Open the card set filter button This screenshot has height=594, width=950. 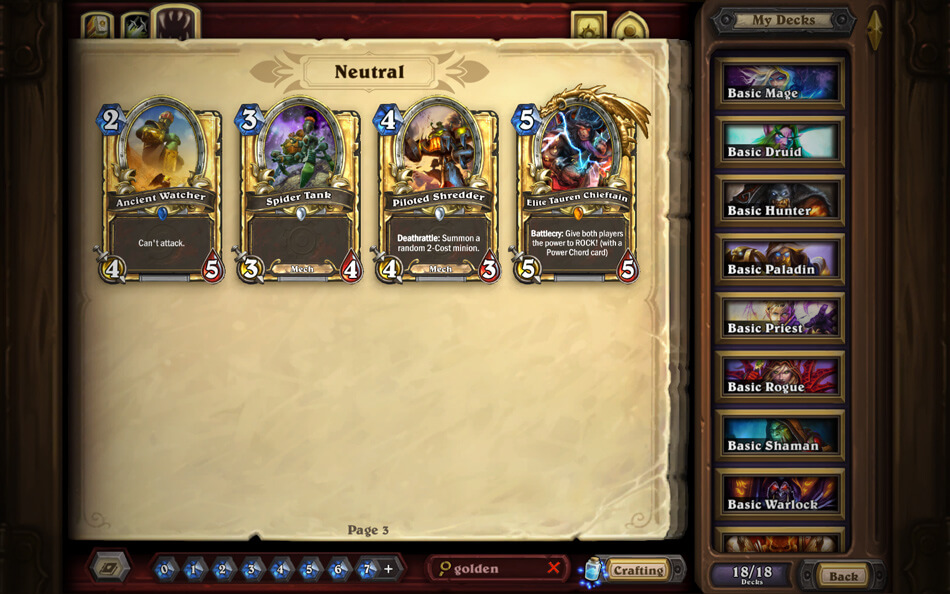click(x=109, y=568)
